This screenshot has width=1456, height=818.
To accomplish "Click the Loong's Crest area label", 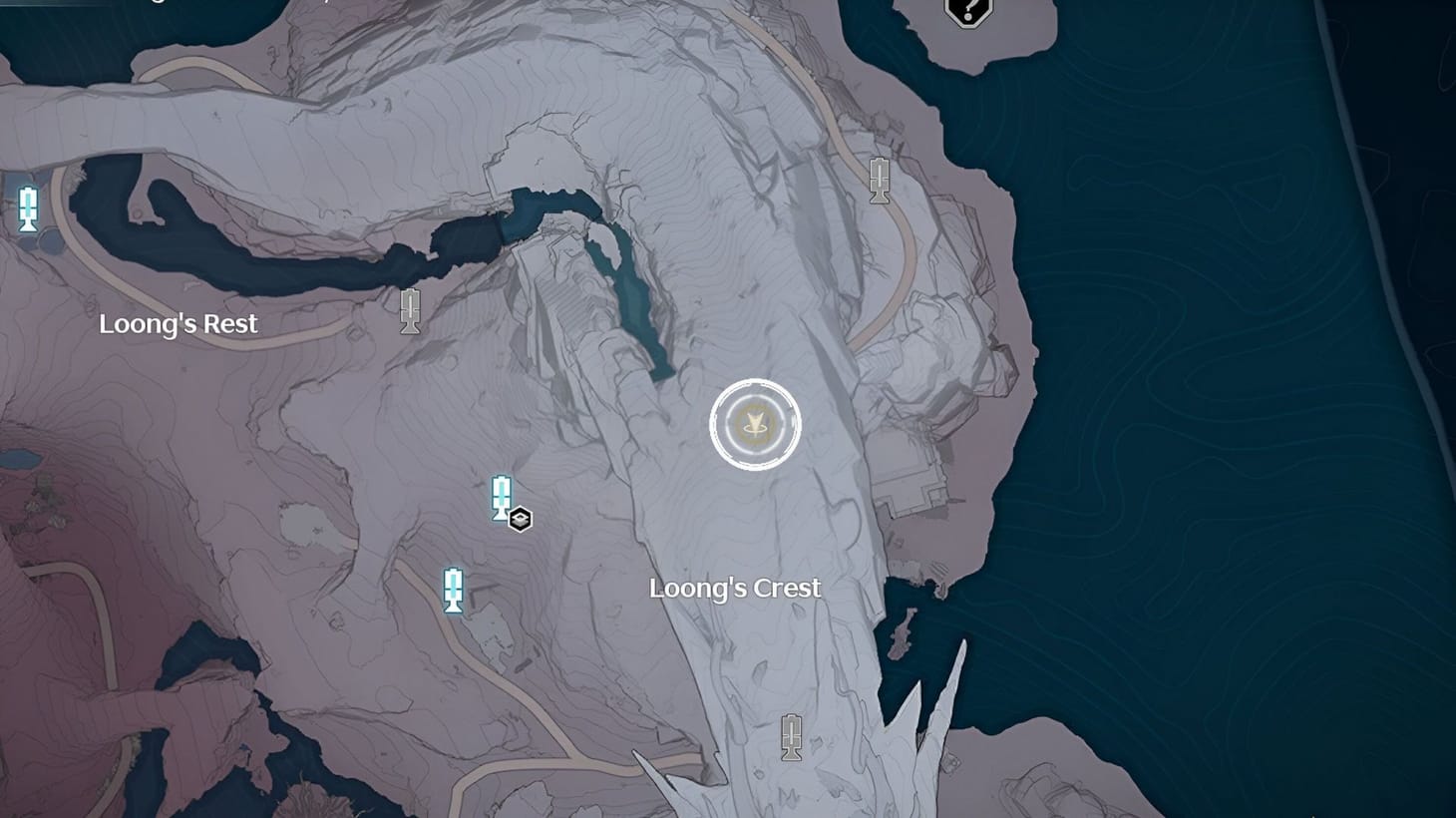I will (x=735, y=589).
